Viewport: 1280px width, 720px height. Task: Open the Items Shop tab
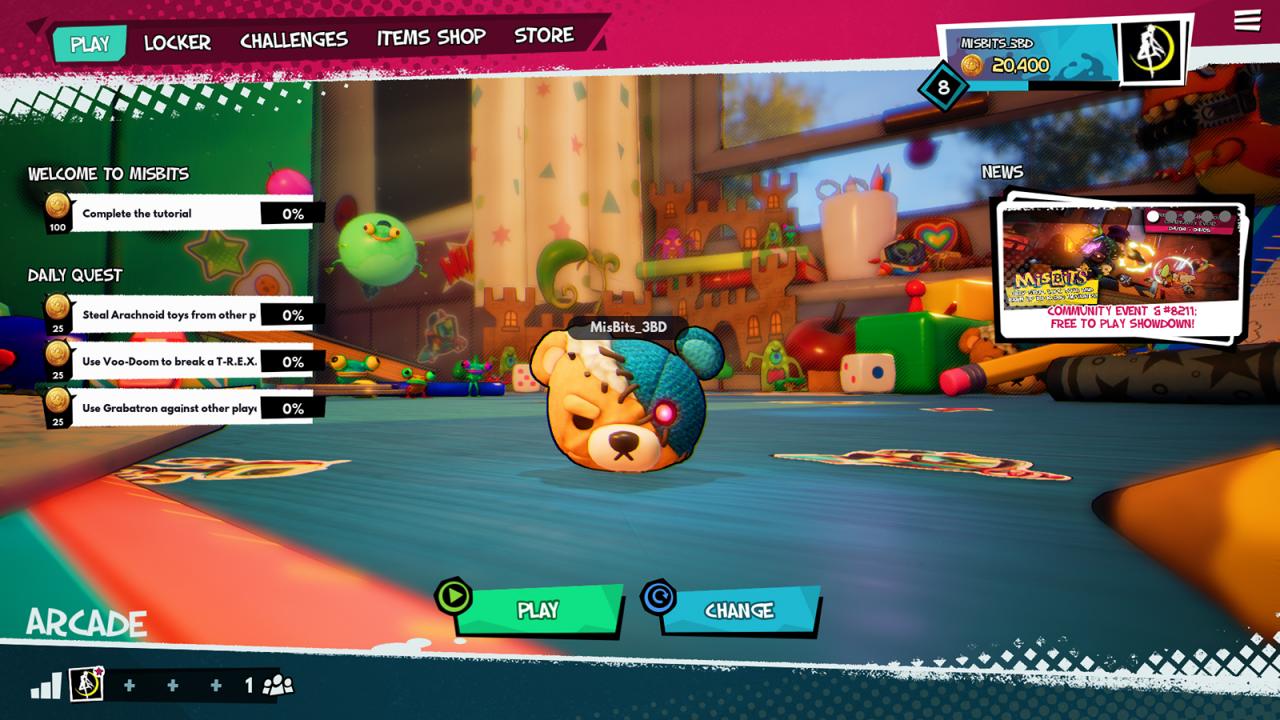[x=431, y=38]
